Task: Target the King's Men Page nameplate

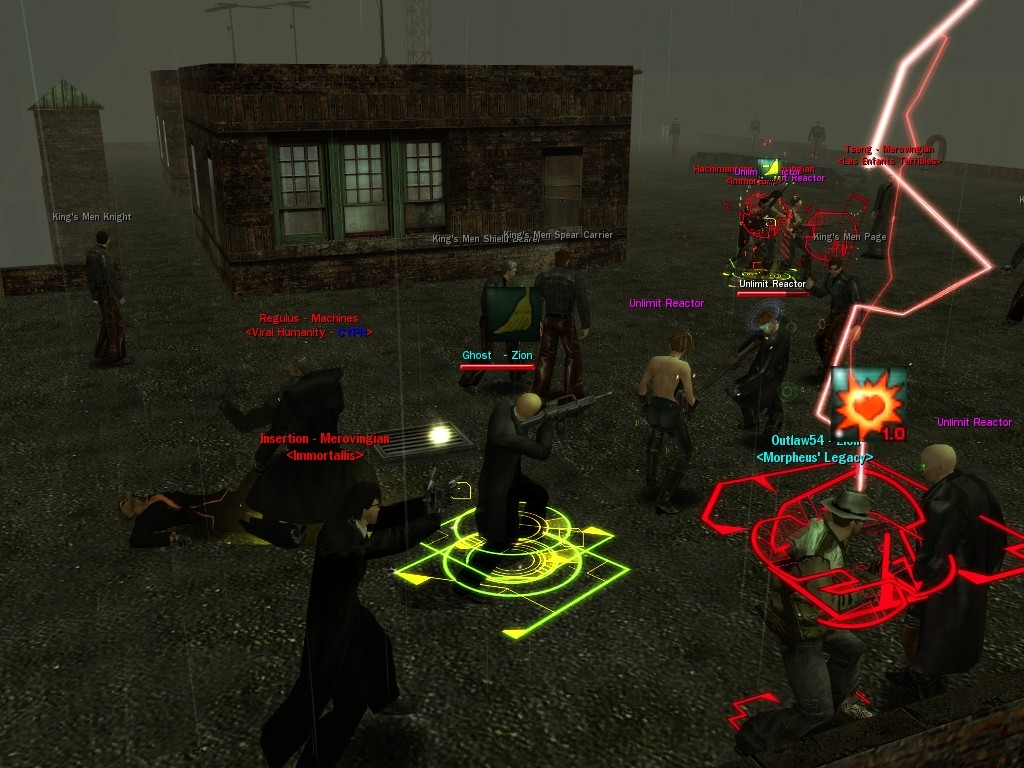Action: [849, 237]
